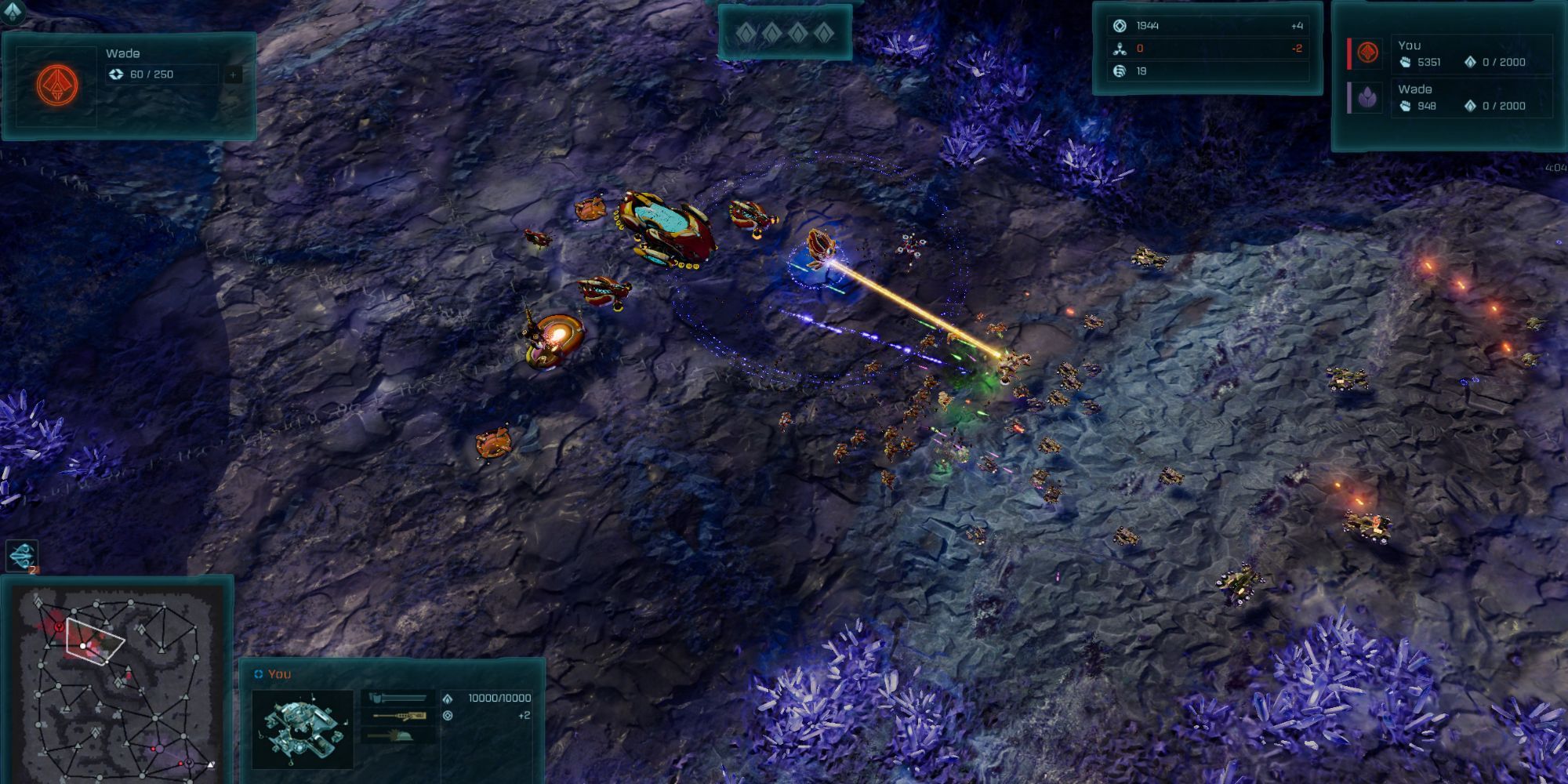
Task: Click the logistics icon showing +2
Action: click(x=448, y=716)
